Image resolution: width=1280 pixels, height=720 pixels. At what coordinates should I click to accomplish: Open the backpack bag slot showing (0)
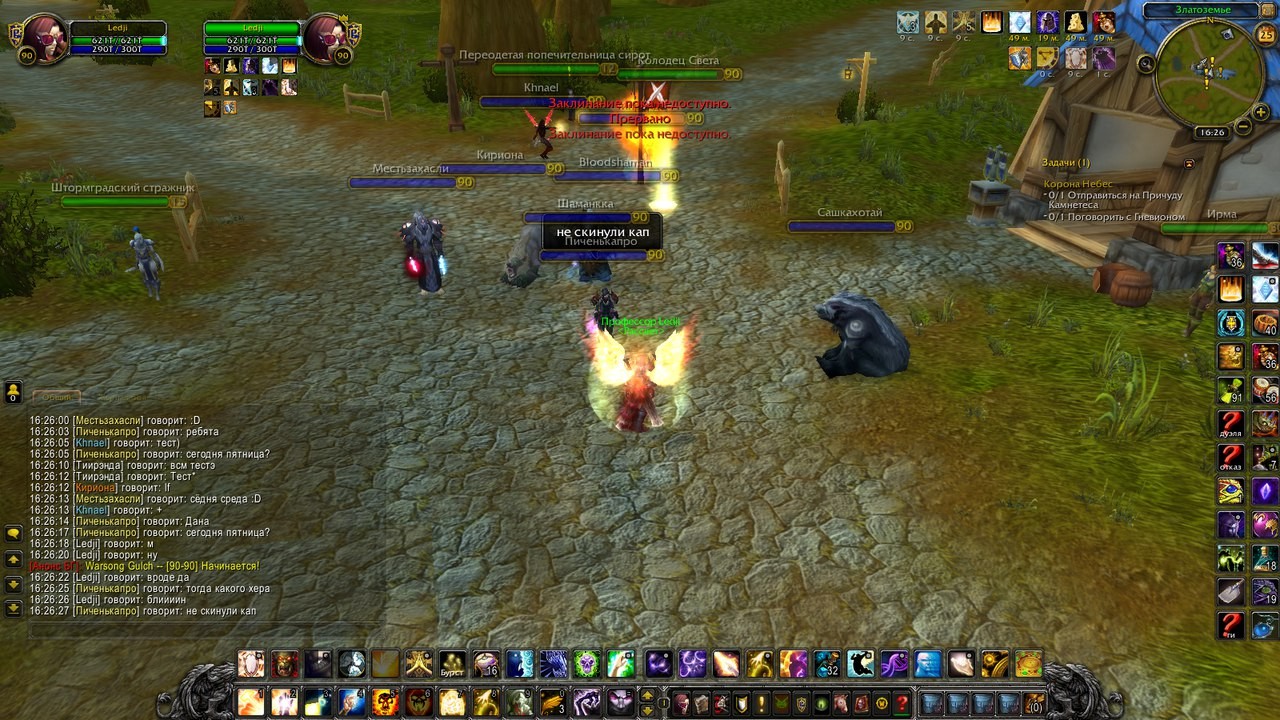pyautogui.click(x=1034, y=703)
